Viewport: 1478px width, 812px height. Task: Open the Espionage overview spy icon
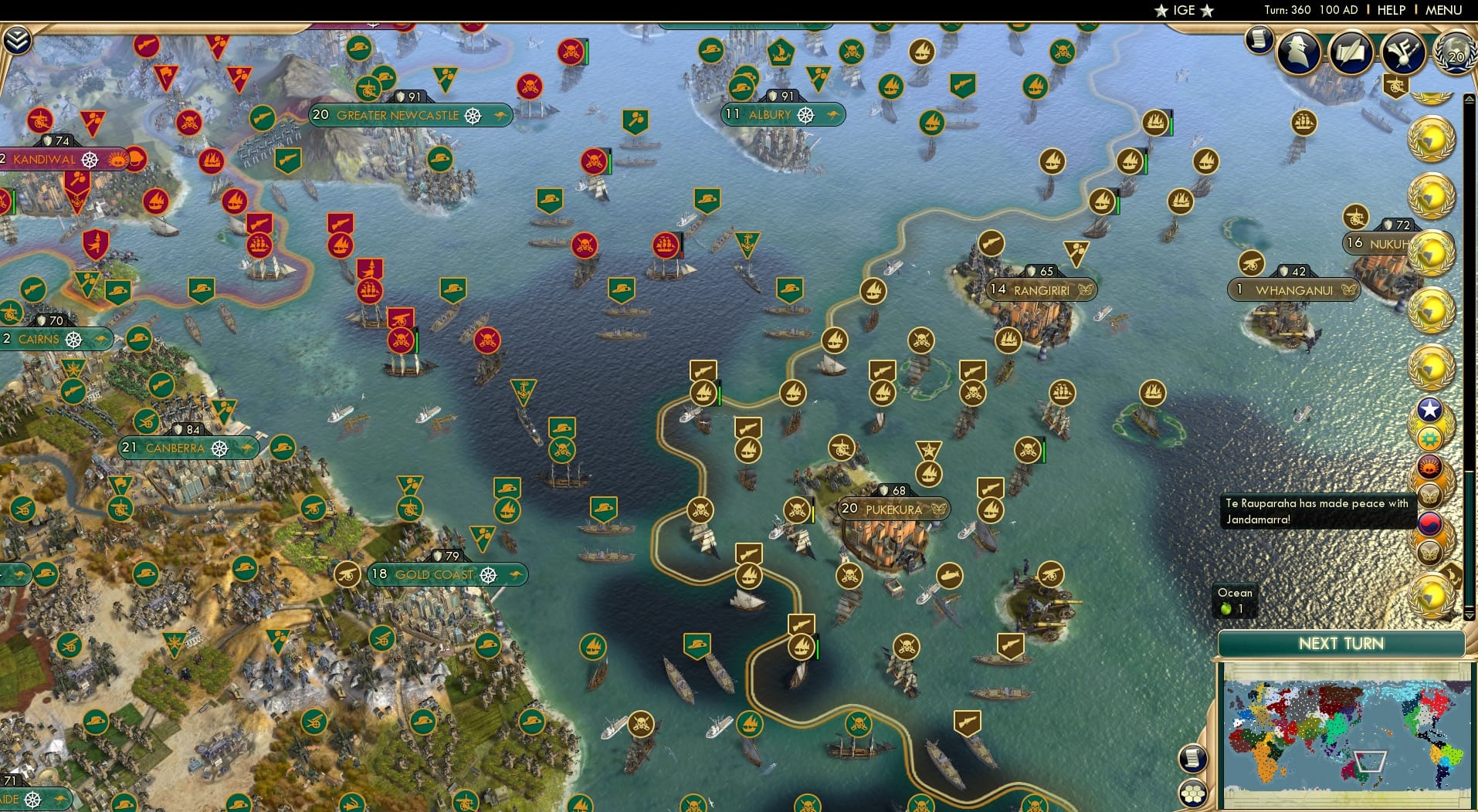click(1298, 52)
